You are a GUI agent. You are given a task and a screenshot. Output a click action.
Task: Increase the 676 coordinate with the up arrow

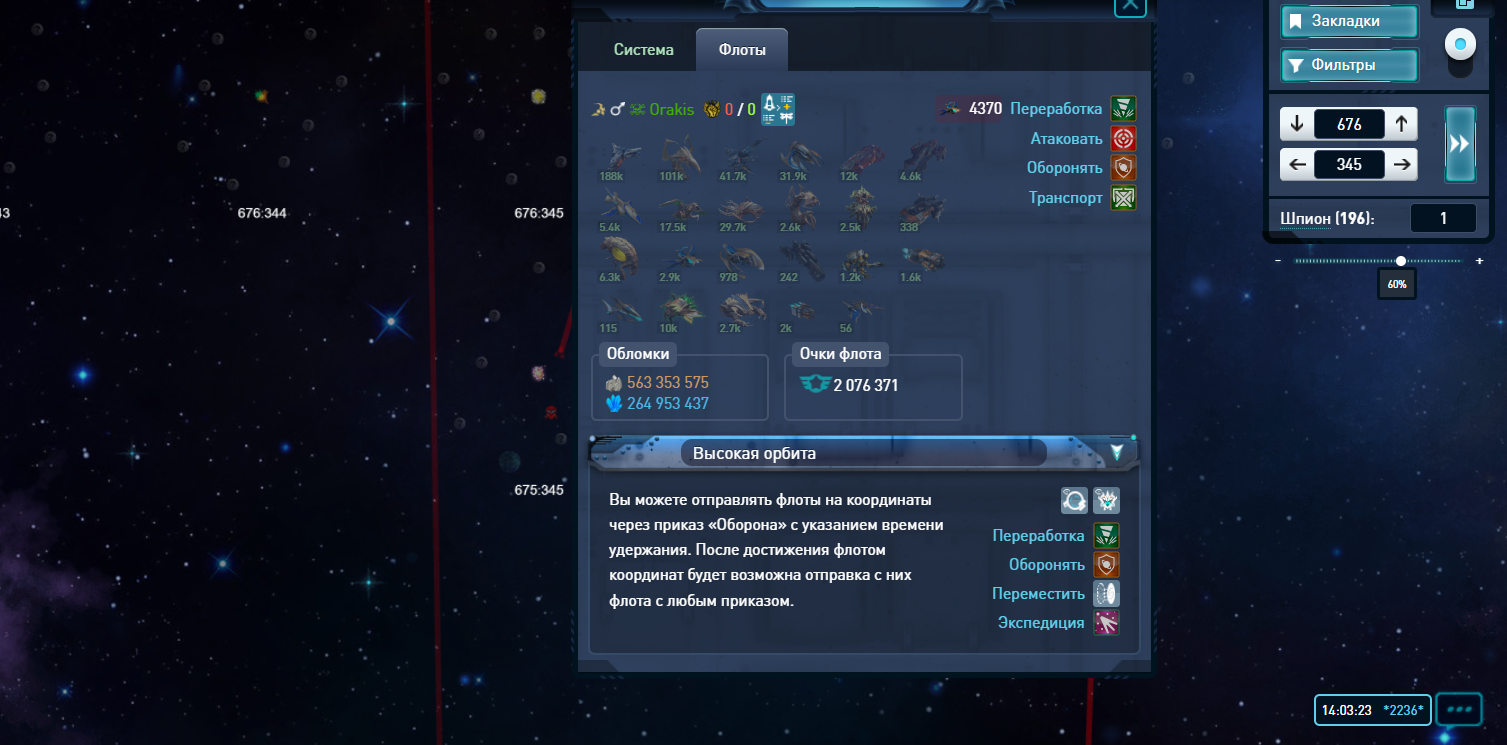pos(1401,125)
